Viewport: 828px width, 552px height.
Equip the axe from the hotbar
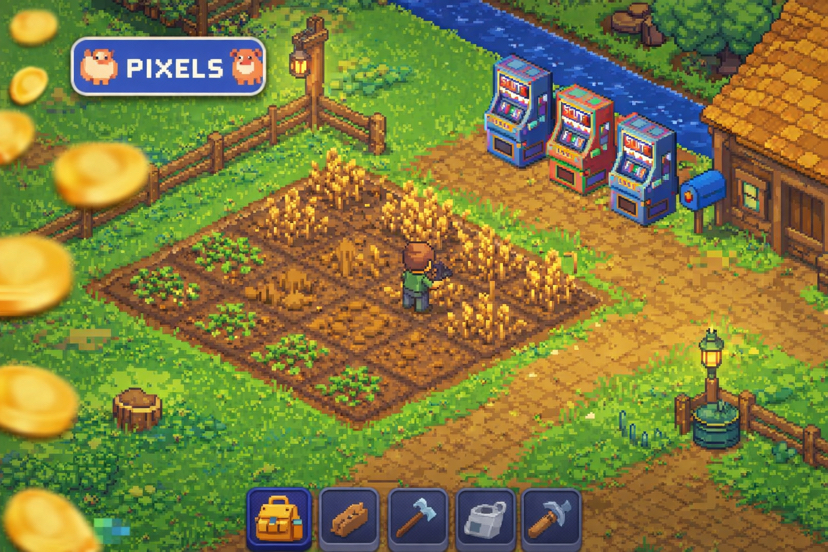417,518
